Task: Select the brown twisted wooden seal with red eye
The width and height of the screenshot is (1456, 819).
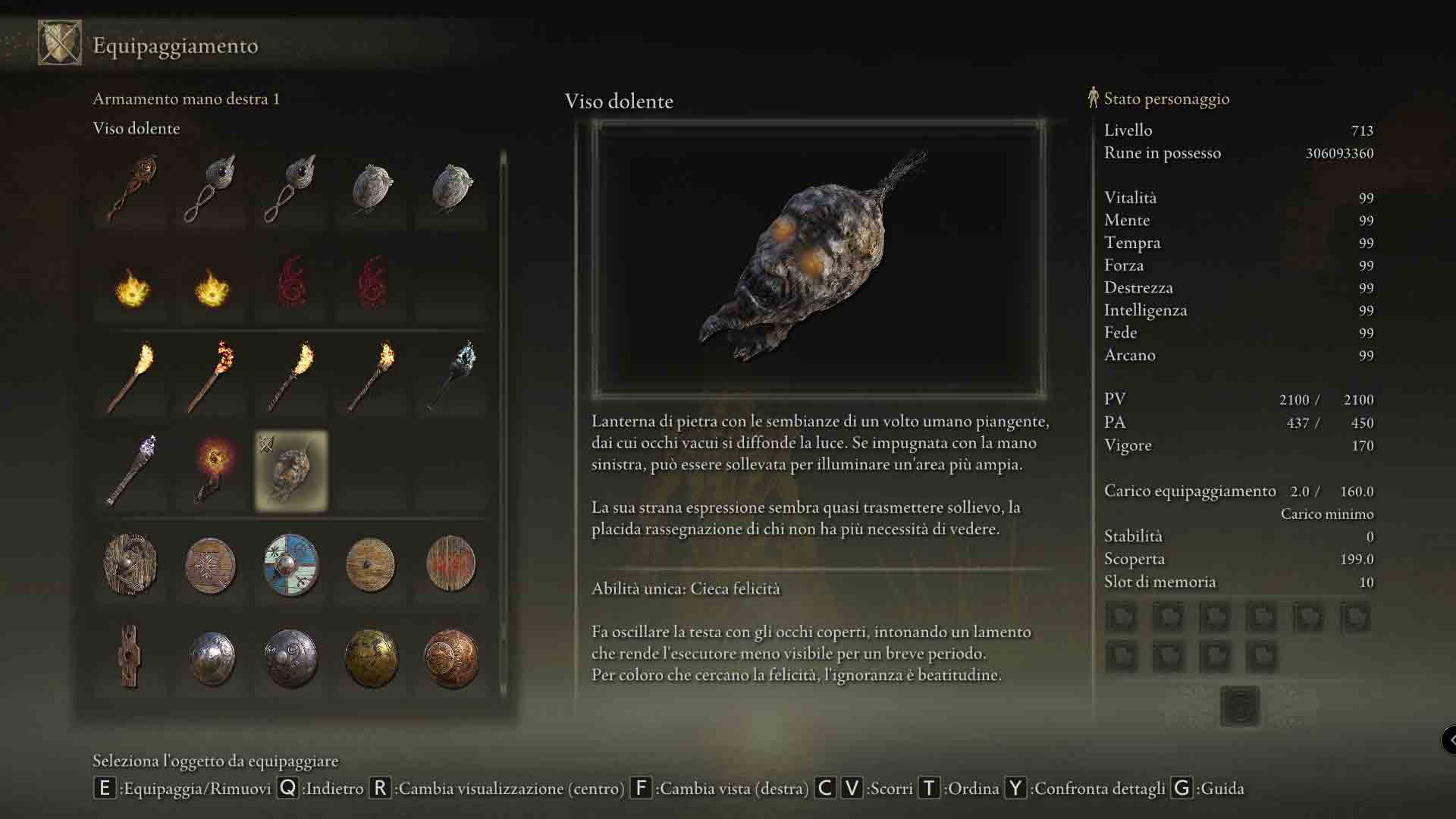Action: pyautogui.click(x=132, y=190)
